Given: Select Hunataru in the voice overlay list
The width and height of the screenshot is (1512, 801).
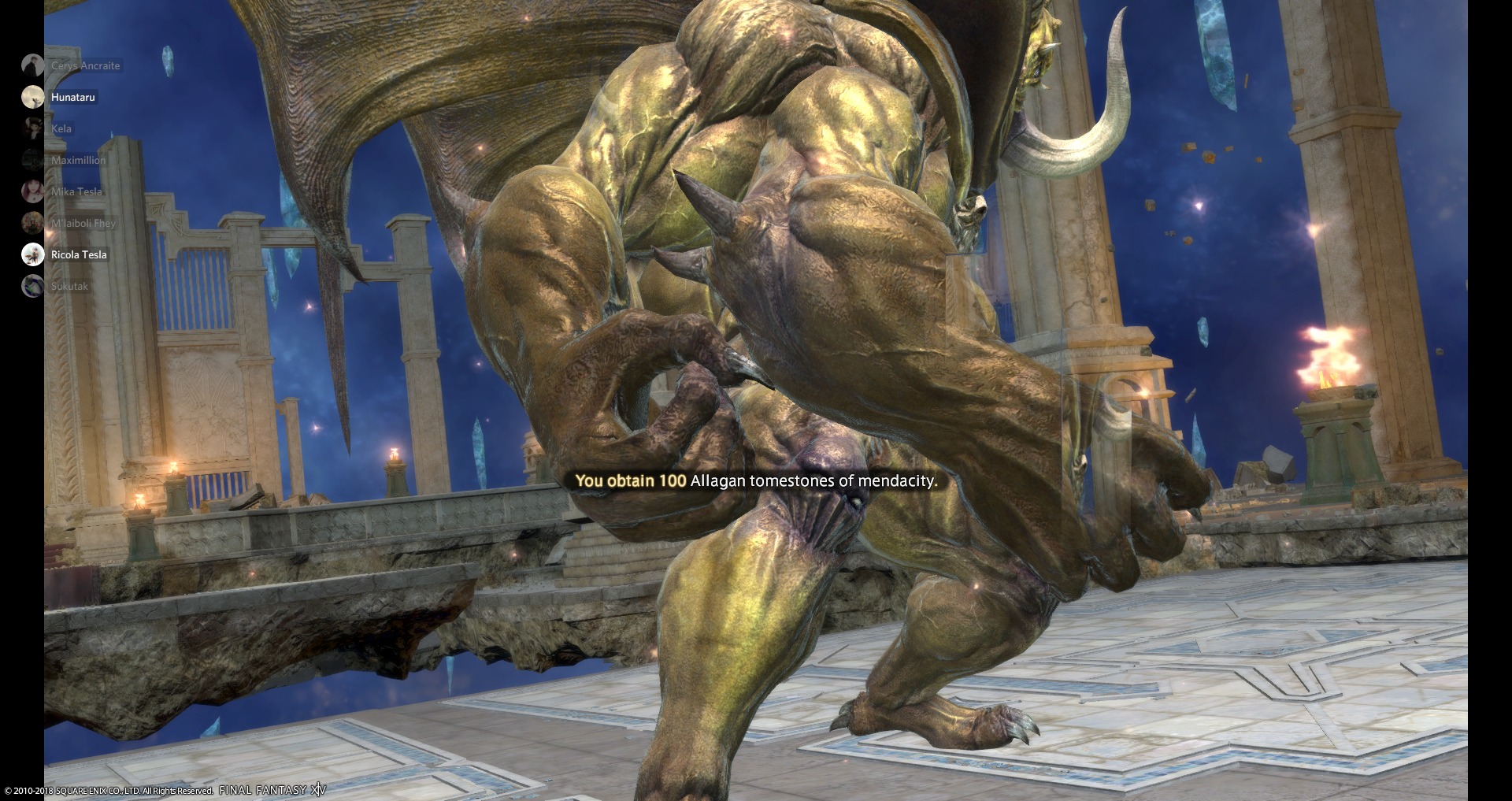Looking at the screenshot, I should coord(72,97).
